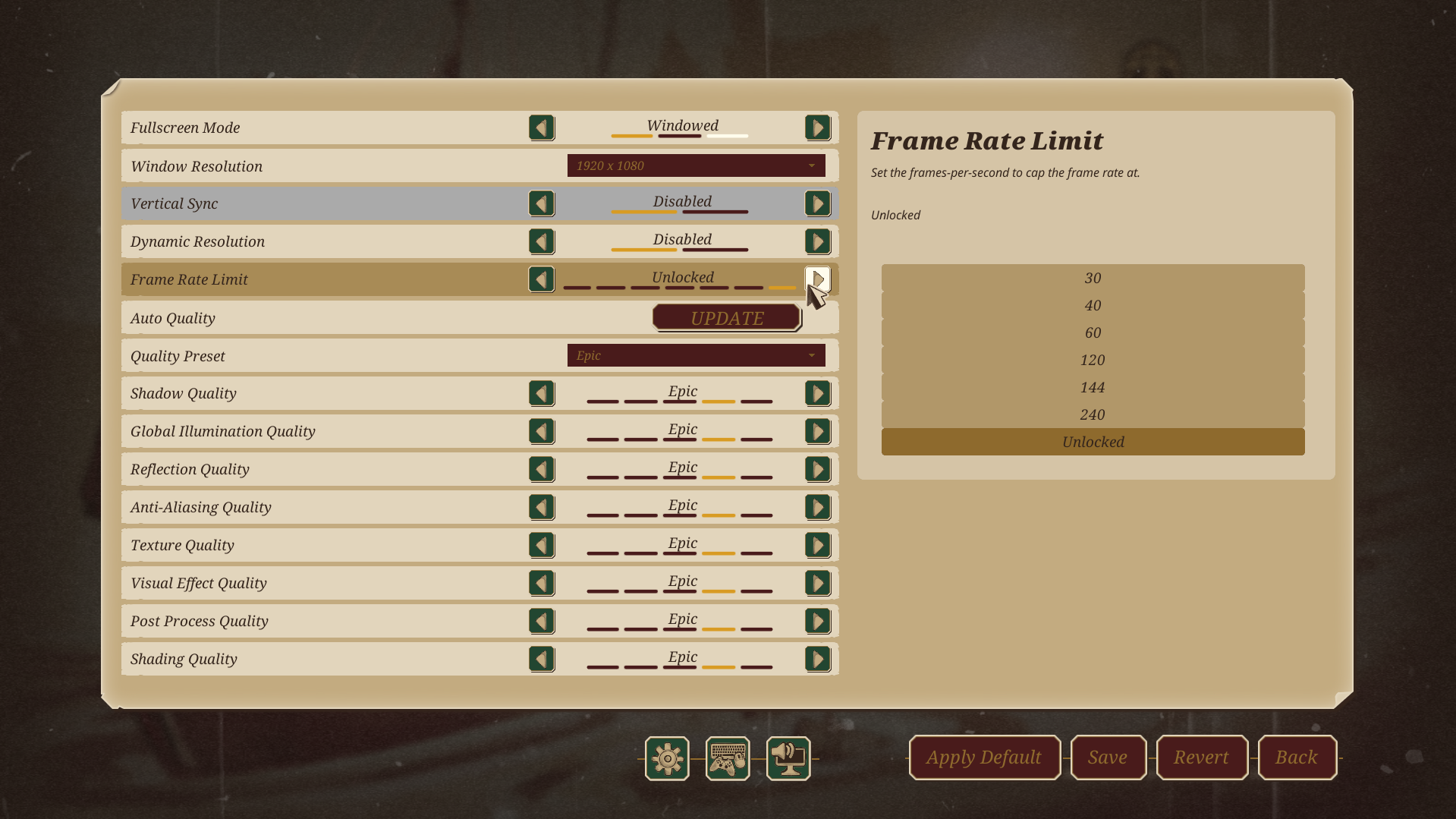Choose 240 in the Frame Rate Limit list
Viewport: 1456px width, 819px height.
tap(1092, 414)
